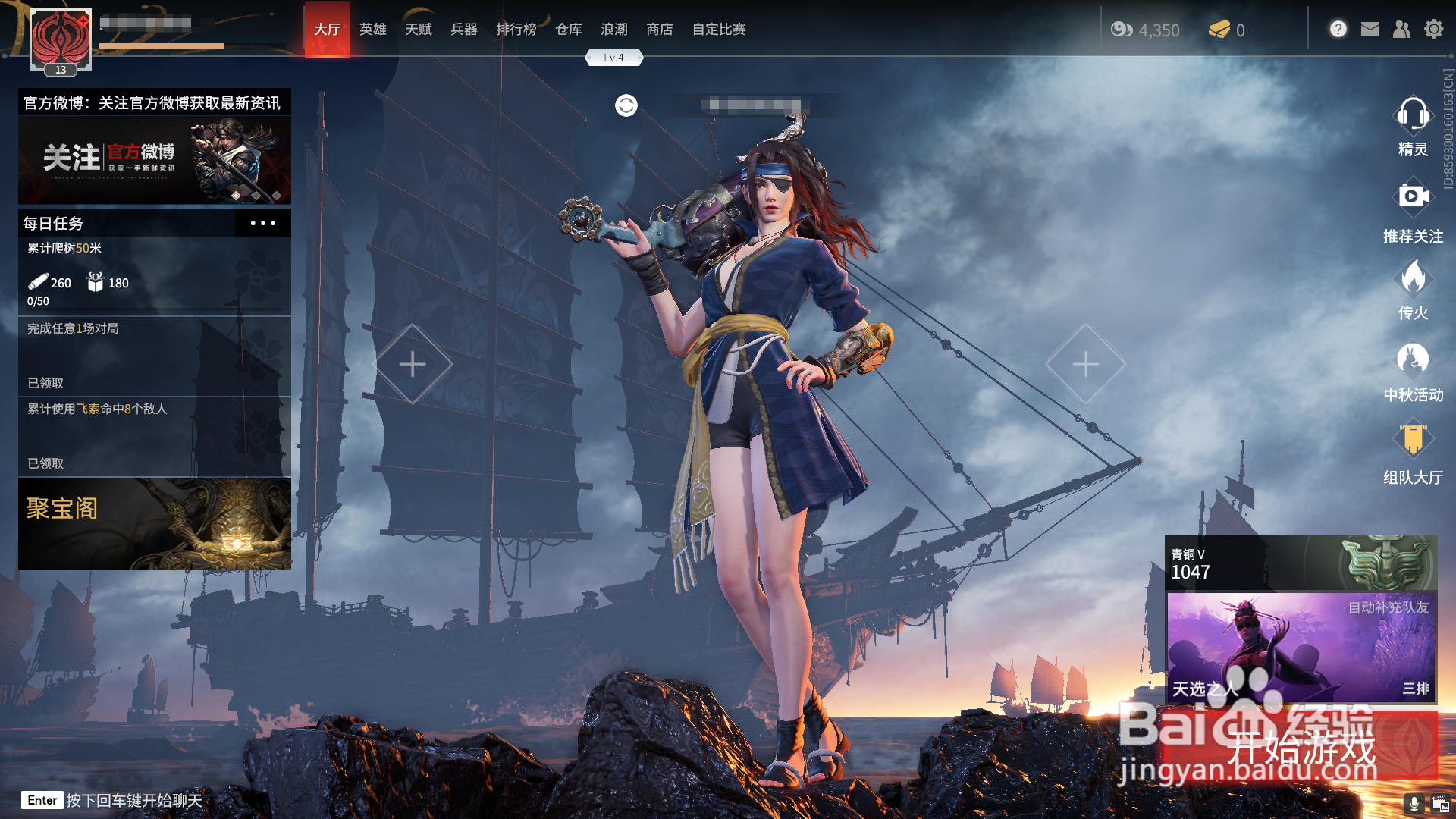Expand daily tasks with the three dots
The width and height of the screenshot is (1456, 819).
tap(262, 224)
